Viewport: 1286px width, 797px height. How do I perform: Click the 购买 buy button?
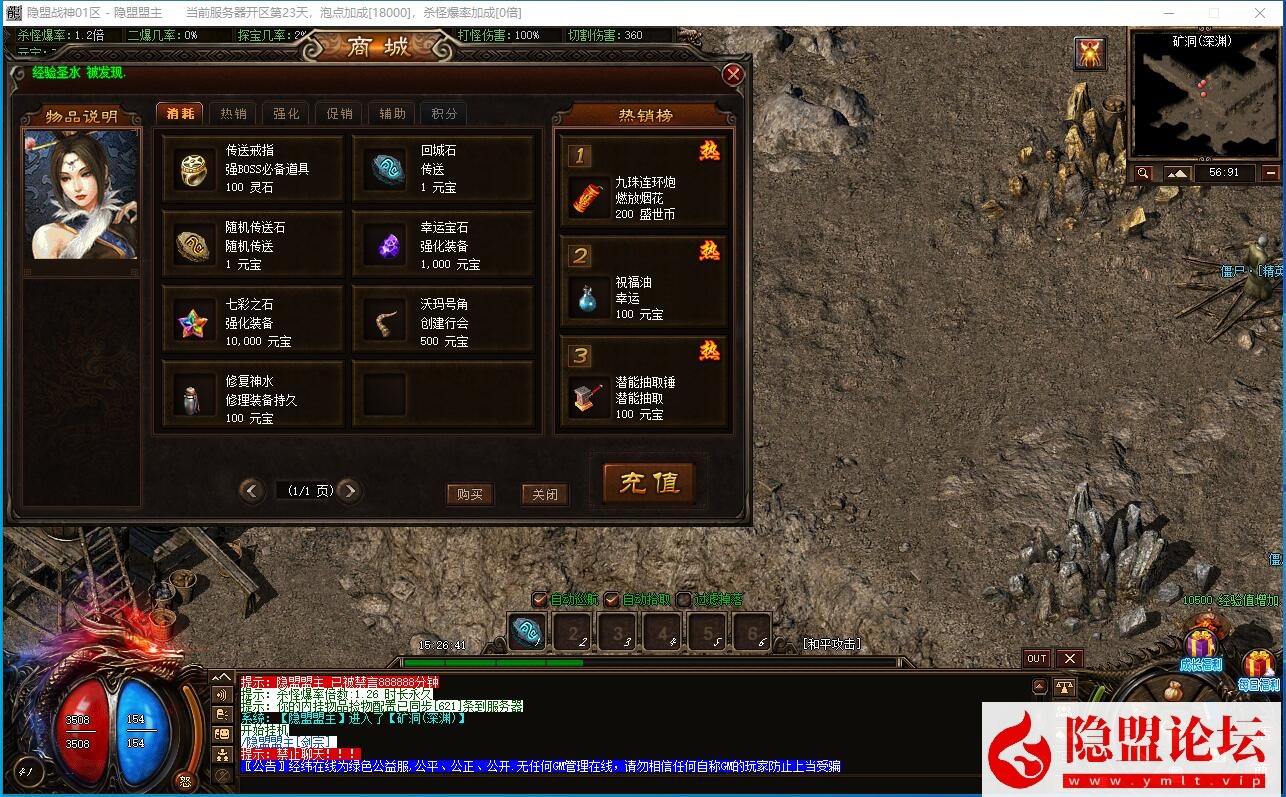coord(469,494)
